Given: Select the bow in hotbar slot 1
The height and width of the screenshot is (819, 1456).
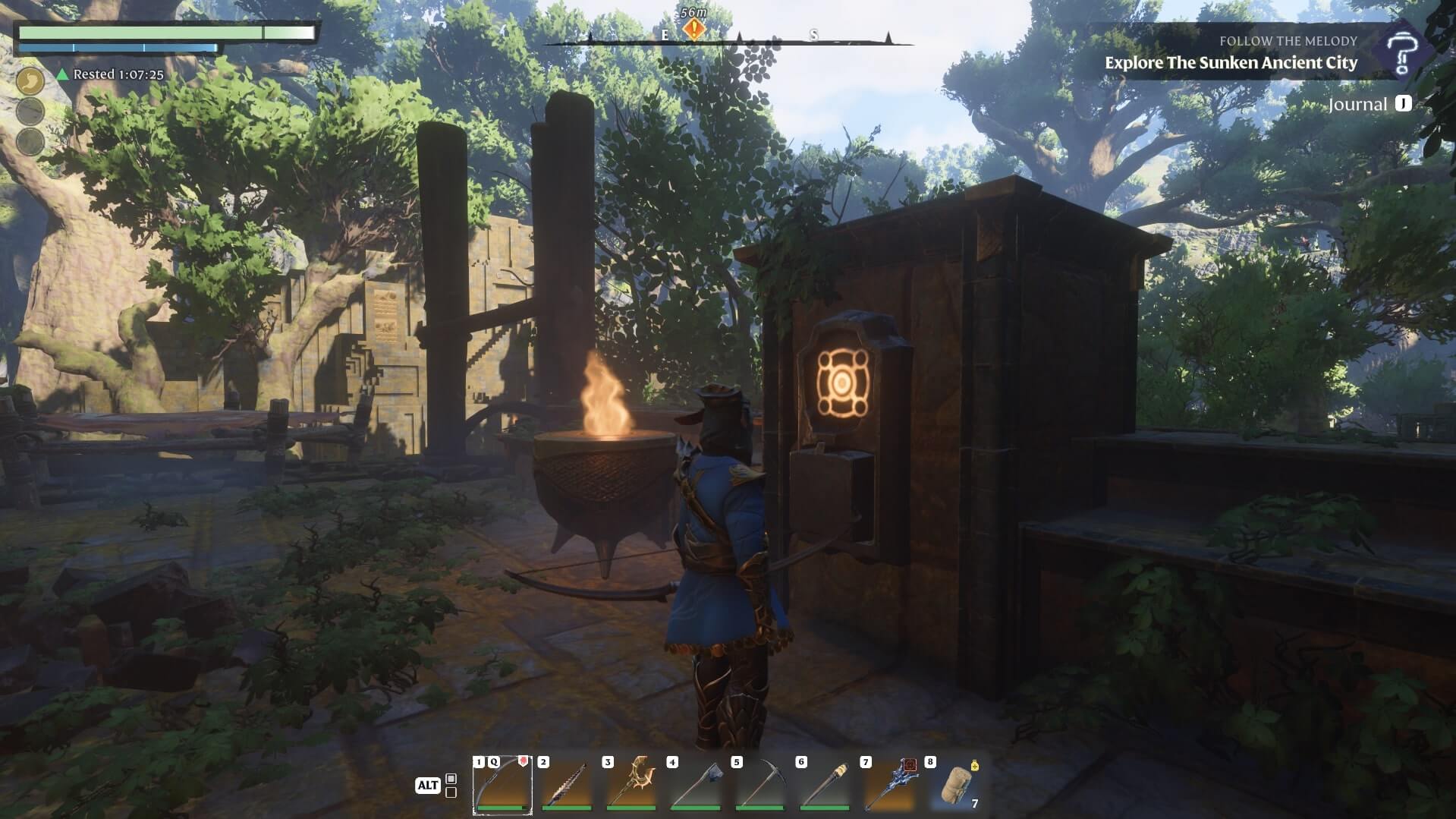Looking at the screenshot, I should point(502,785).
